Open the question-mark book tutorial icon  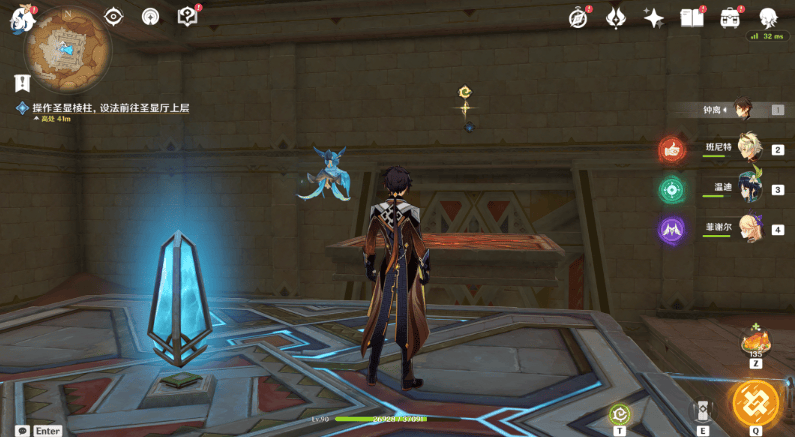(187, 17)
